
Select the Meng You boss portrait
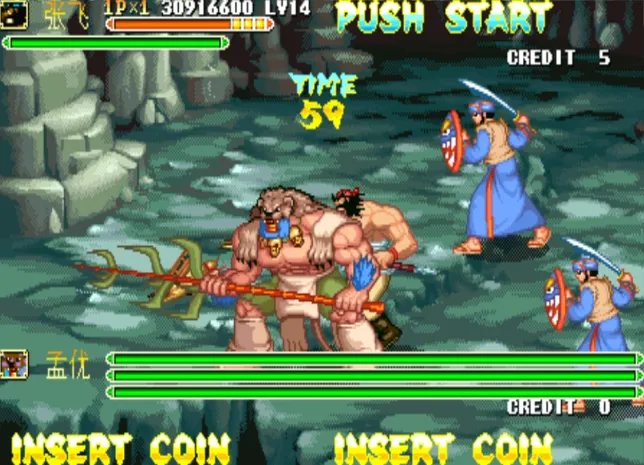point(15,363)
